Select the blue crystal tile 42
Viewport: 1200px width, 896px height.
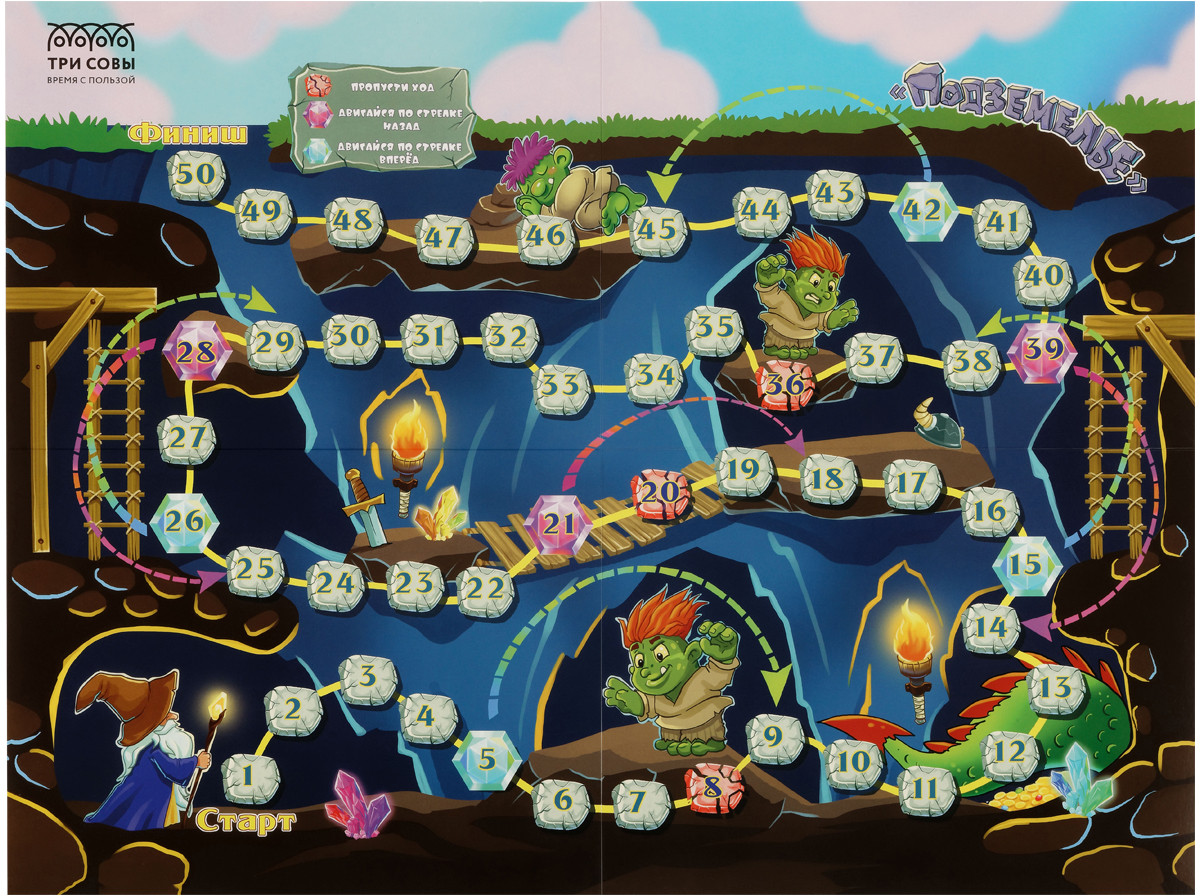[x=921, y=210]
